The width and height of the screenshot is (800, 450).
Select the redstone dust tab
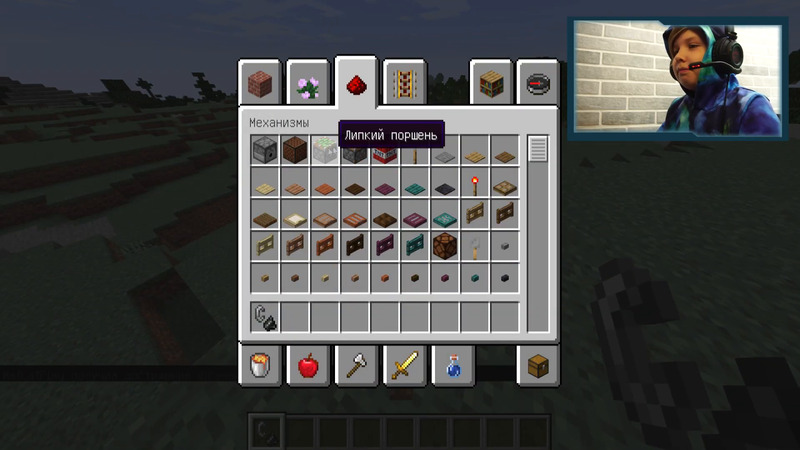coord(356,80)
